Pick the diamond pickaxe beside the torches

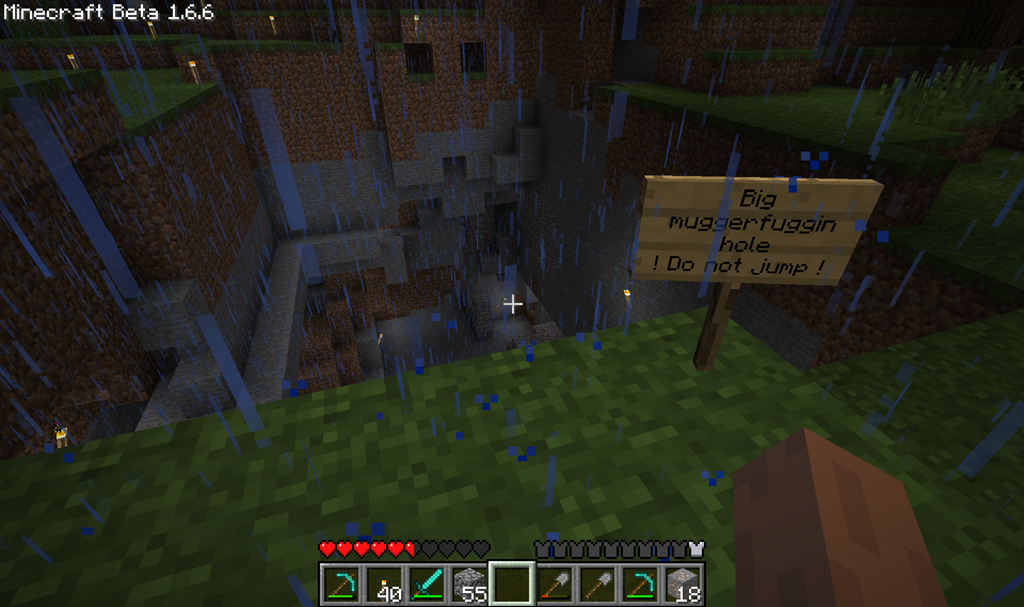340,583
